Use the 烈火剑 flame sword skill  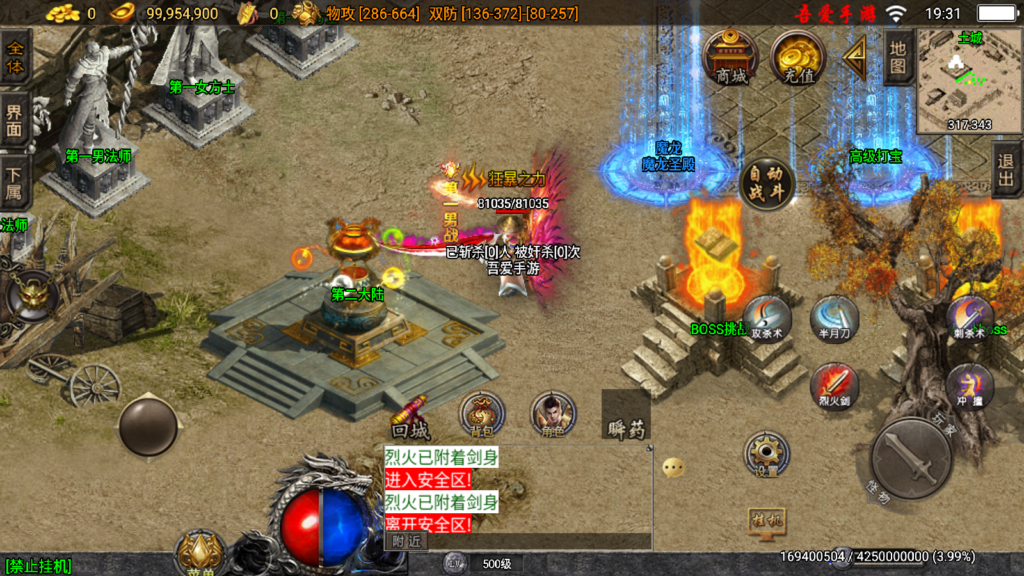pos(834,385)
